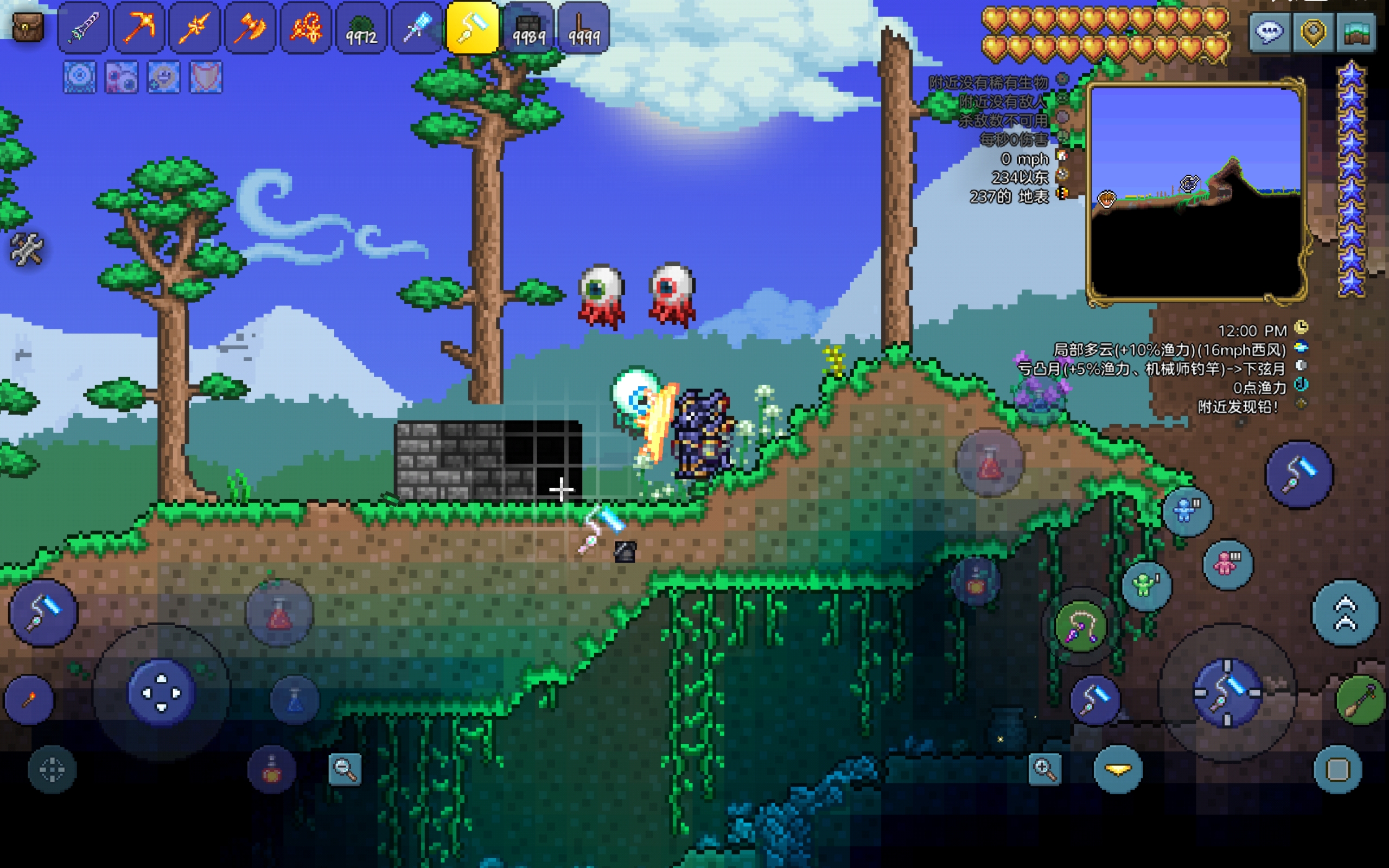Open the landscape picture button
The height and width of the screenshot is (868, 1389).
[x=1356, y=33]
